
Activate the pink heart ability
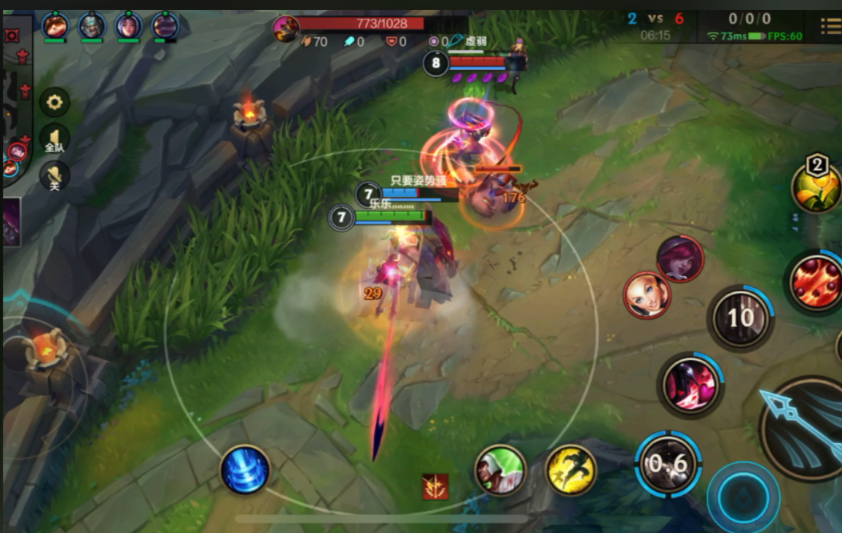pos(690,384)
